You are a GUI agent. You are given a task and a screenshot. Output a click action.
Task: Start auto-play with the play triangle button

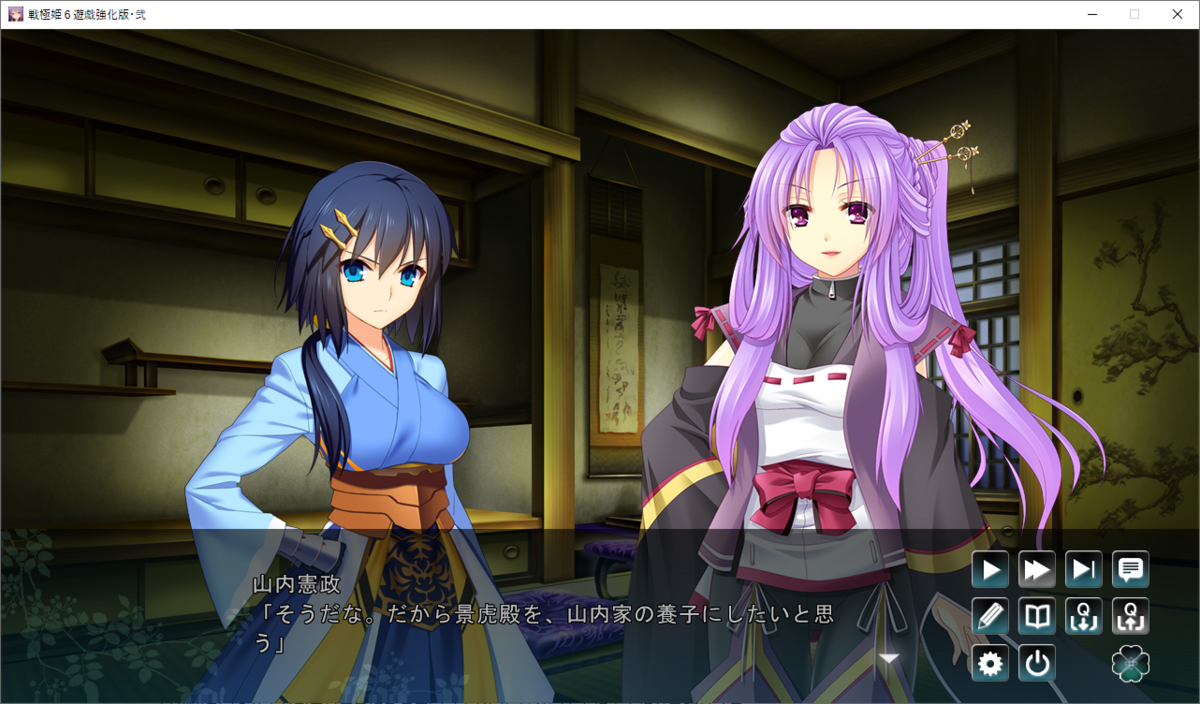pyautogui.click(x=990, y=570)
